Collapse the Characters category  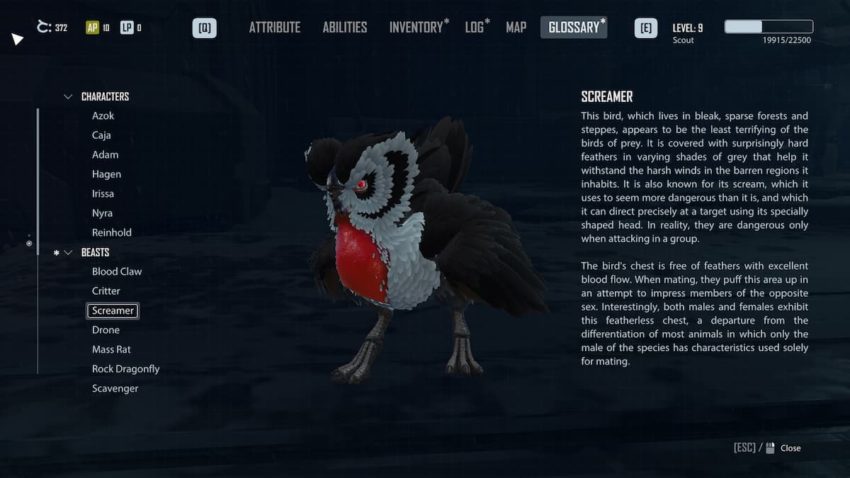pyautogui.click(x=68, y=97)
